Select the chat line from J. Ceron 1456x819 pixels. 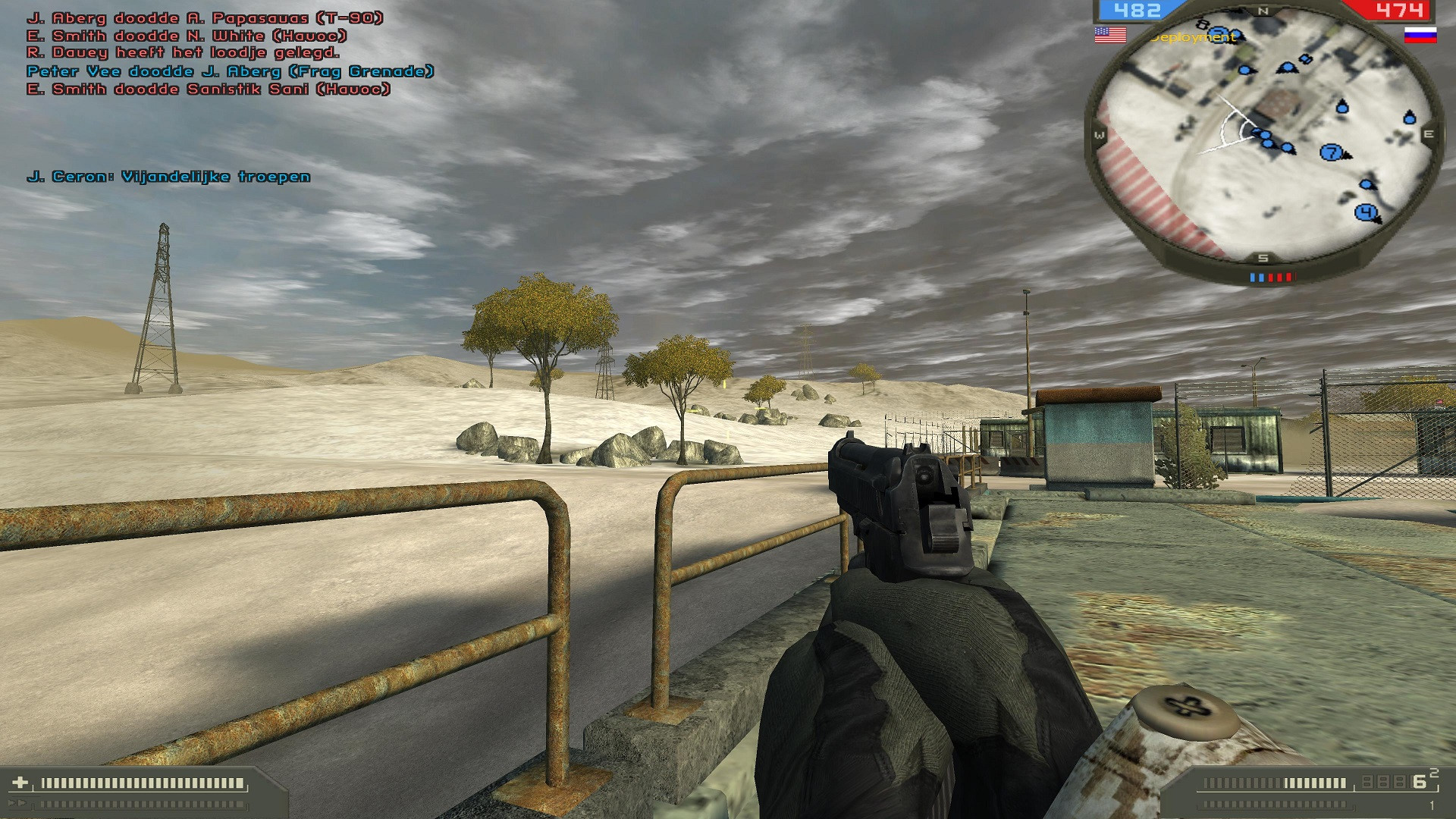168,177
